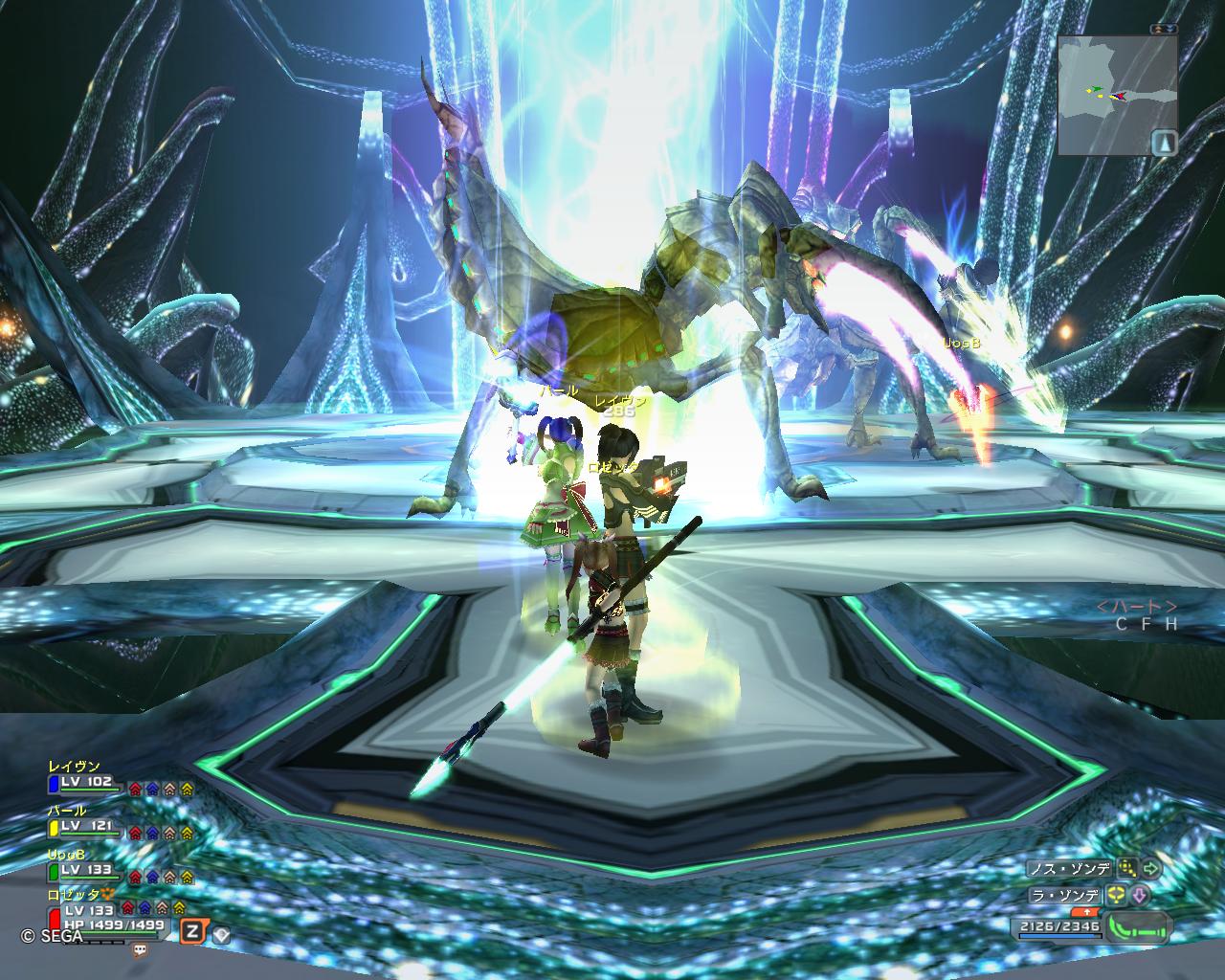Click the minimap compass arrow button

[x=1165, y=143]
